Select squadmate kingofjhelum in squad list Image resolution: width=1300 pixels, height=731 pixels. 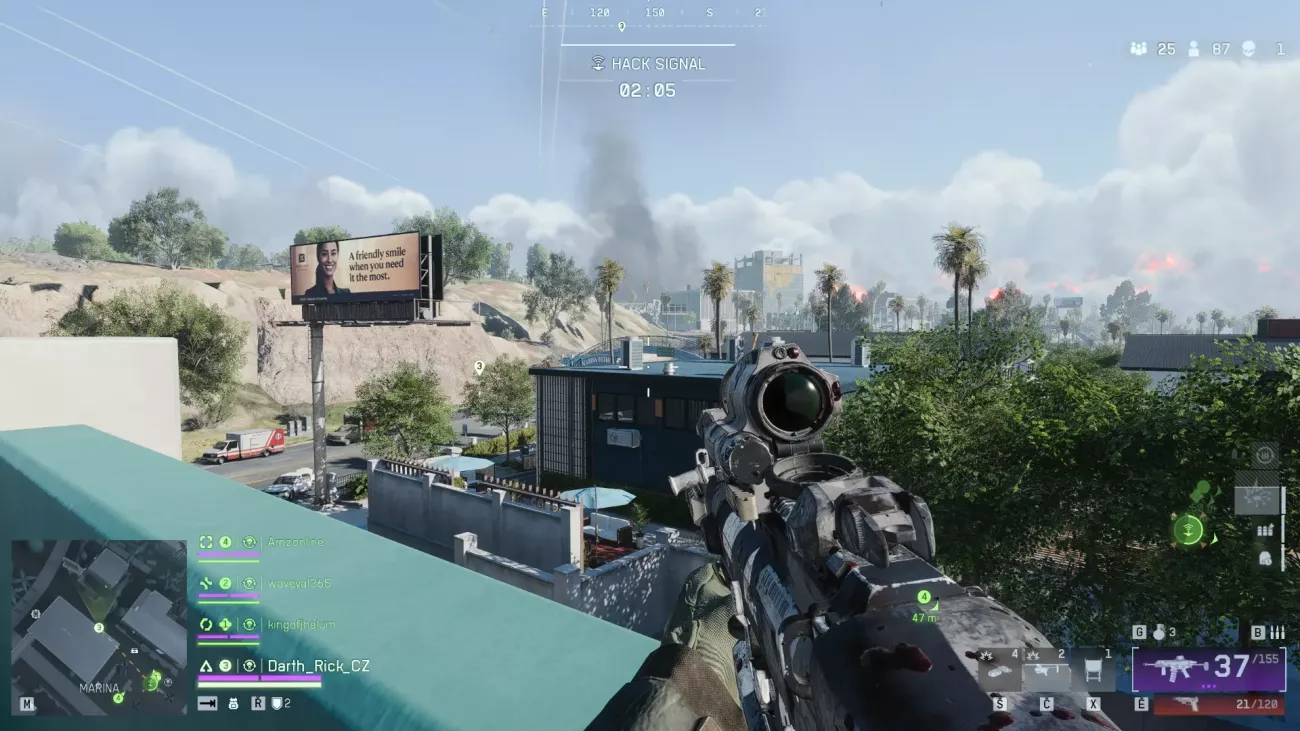pyautogui.click(x=301, y=624)
